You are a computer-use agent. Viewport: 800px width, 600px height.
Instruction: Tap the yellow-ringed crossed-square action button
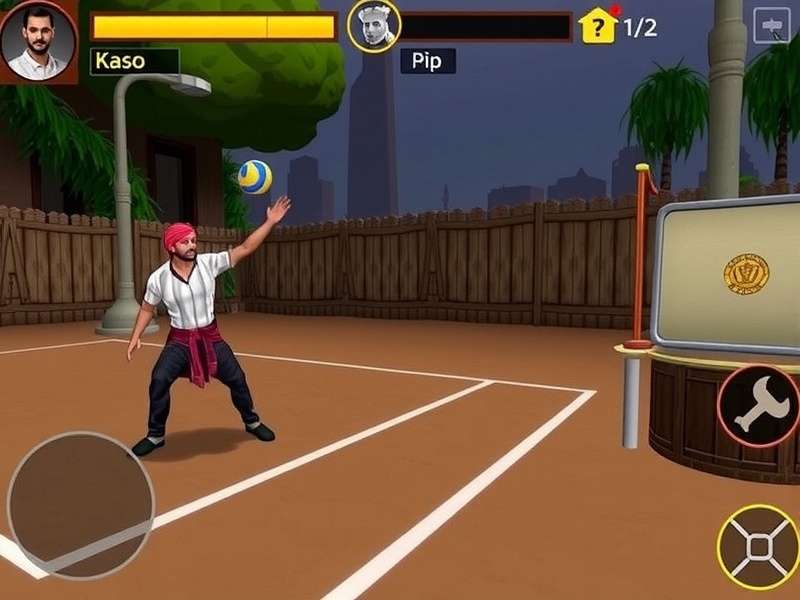coord(759,546)
